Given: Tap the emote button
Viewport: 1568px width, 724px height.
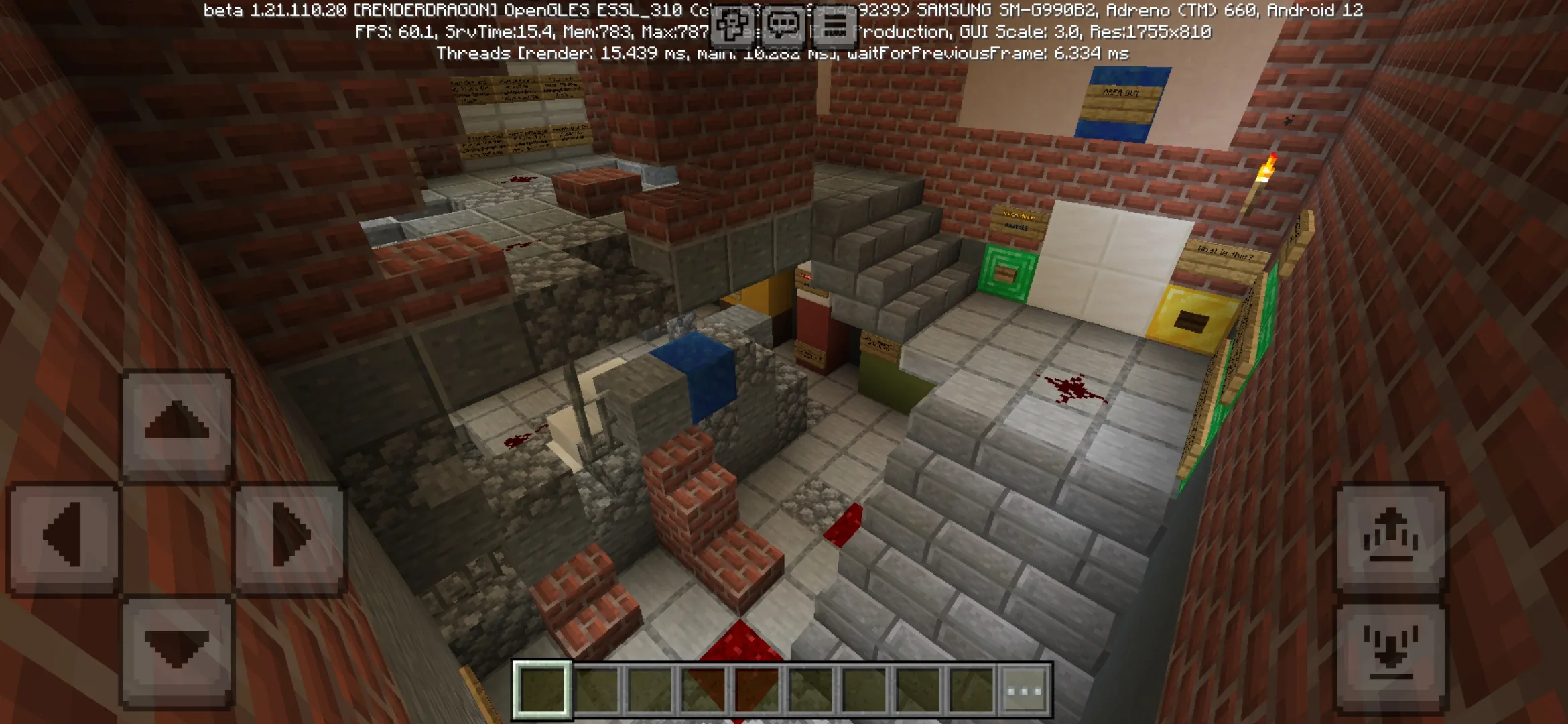Looking at the screenshot, I should point(732,27).
